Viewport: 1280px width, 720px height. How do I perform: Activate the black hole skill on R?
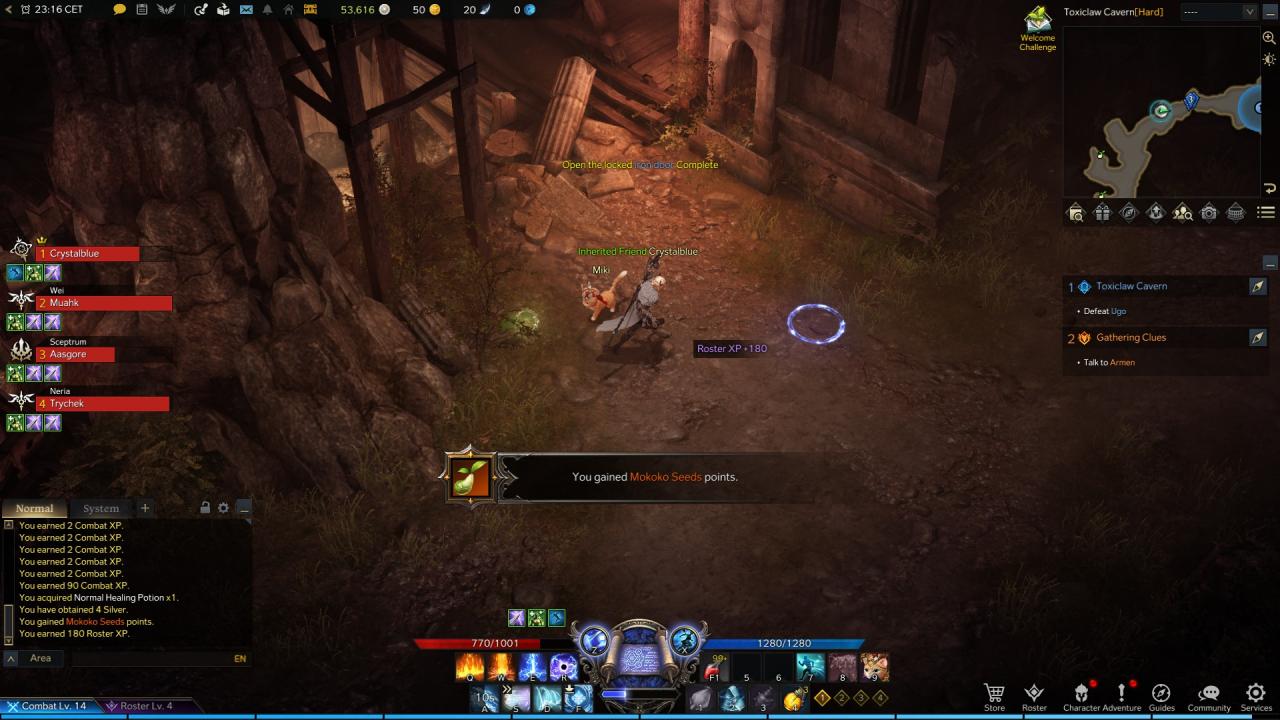coord(564,667)
